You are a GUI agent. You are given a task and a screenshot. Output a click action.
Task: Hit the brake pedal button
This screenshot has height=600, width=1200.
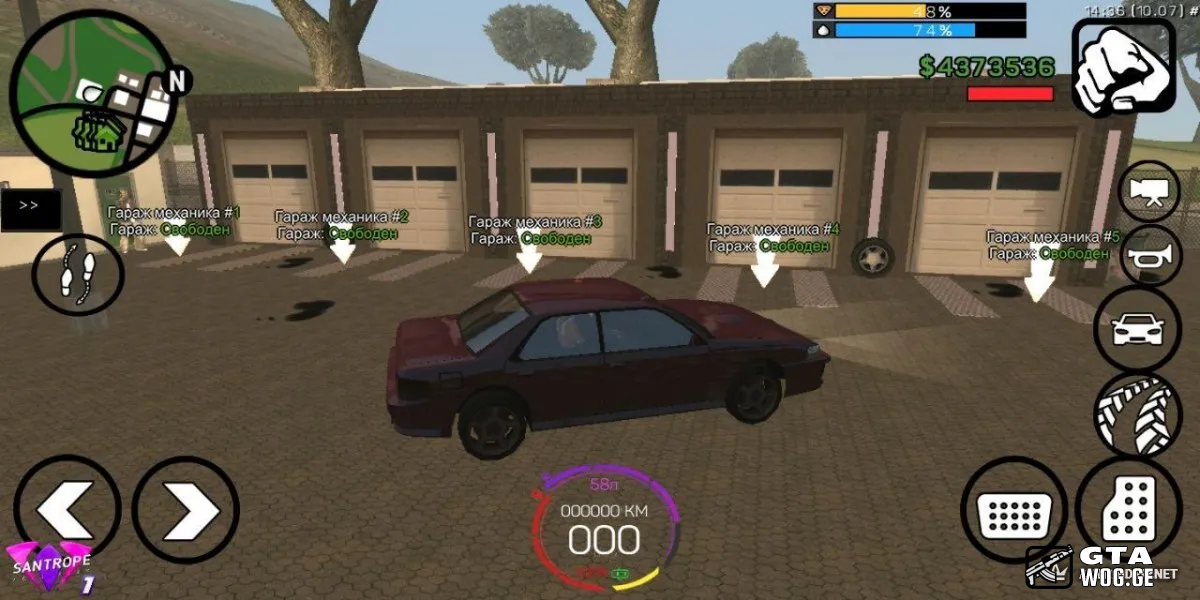tap(1014, 510)
